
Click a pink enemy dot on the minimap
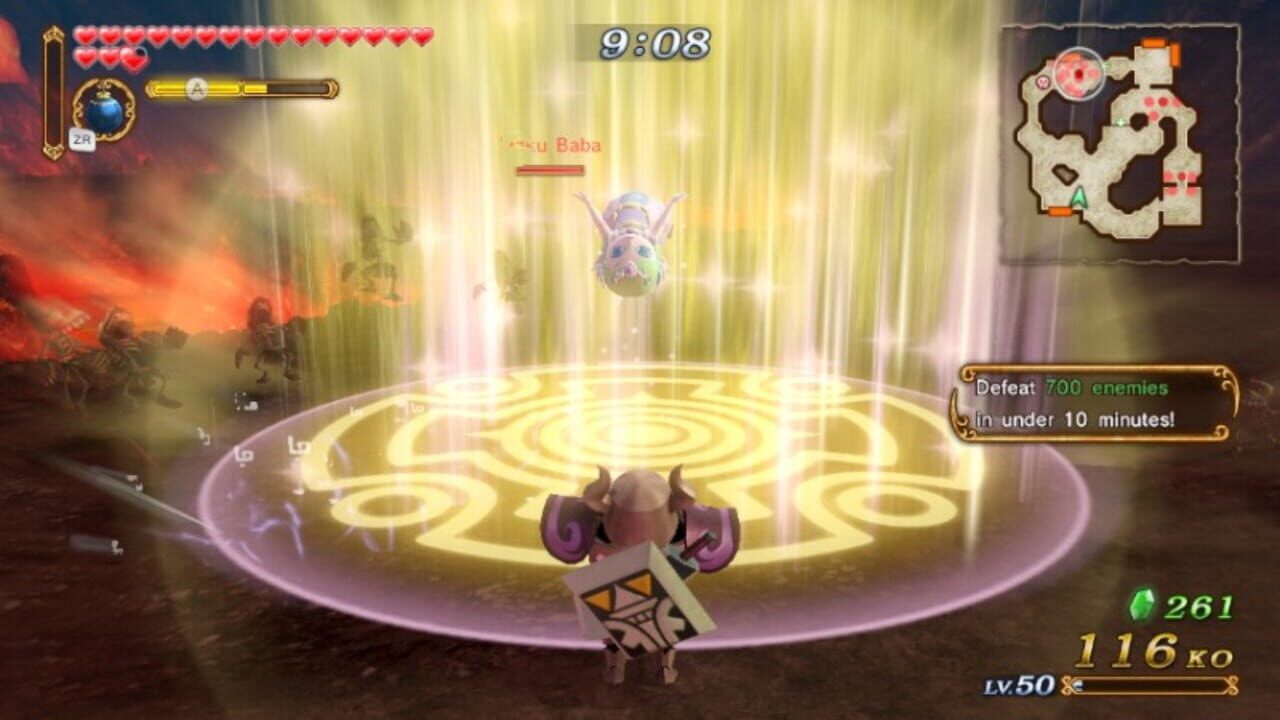(x=1150, y=102)
